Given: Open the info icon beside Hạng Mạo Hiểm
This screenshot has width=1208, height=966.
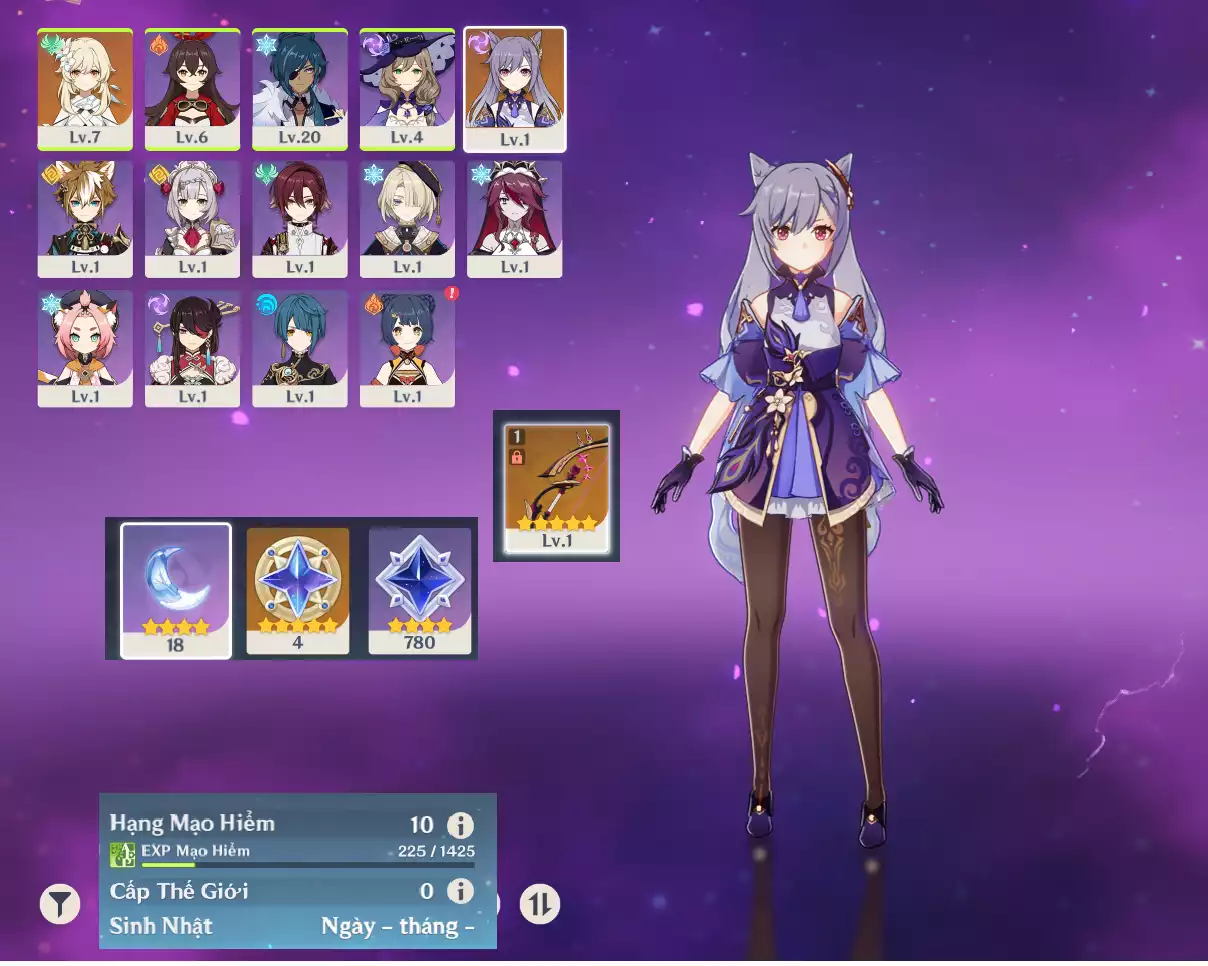Looking at the screenshot, I should 460,825.
